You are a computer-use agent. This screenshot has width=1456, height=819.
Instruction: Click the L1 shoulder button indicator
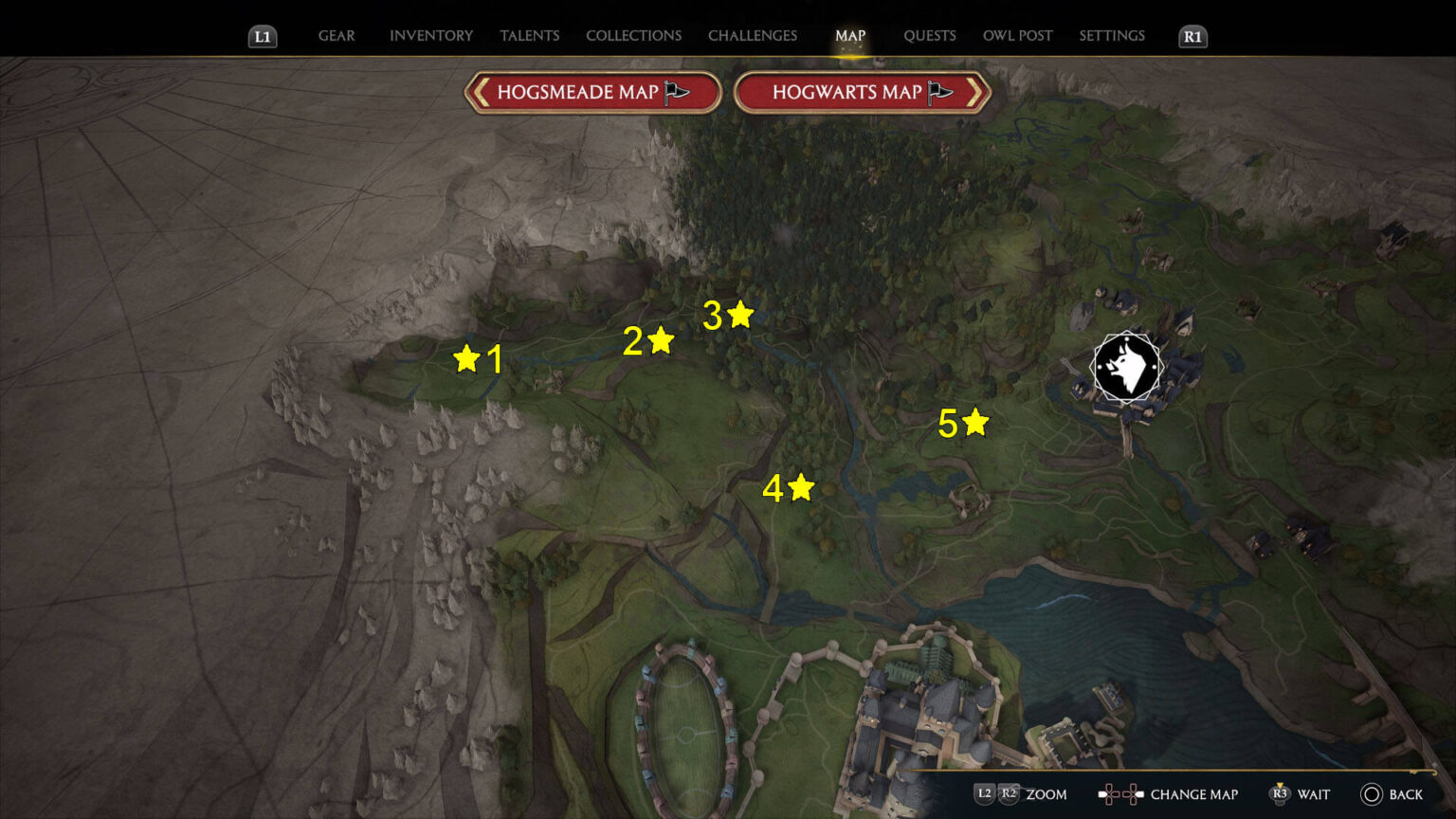pyautogui.click(x=263, y=37)
